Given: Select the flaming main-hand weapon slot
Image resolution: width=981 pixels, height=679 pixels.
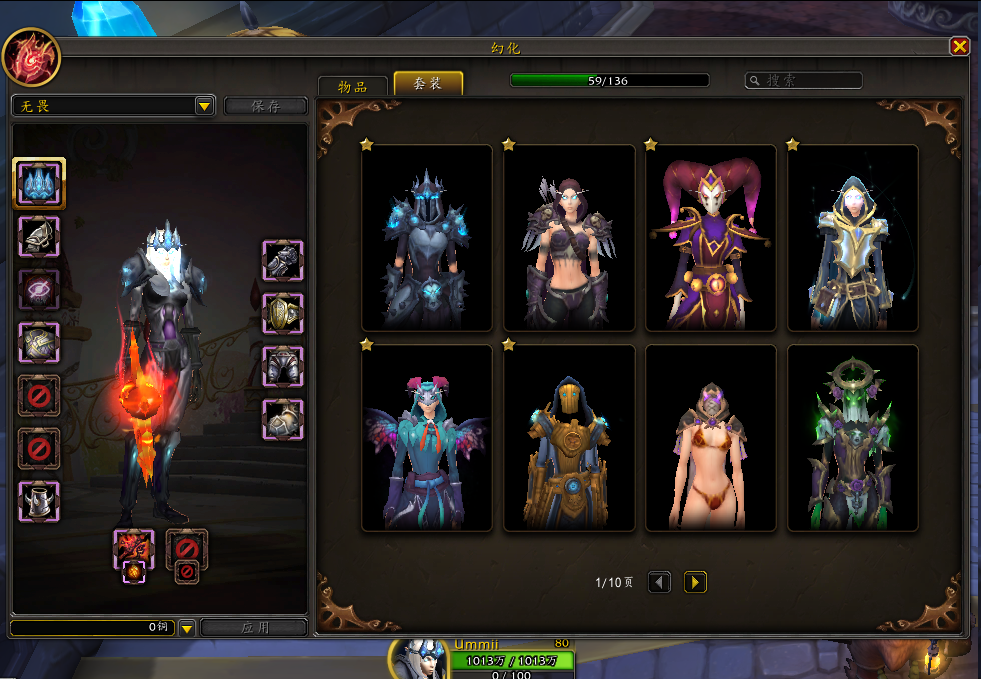Looking at the screenshot, I should (x=134, y=549).
